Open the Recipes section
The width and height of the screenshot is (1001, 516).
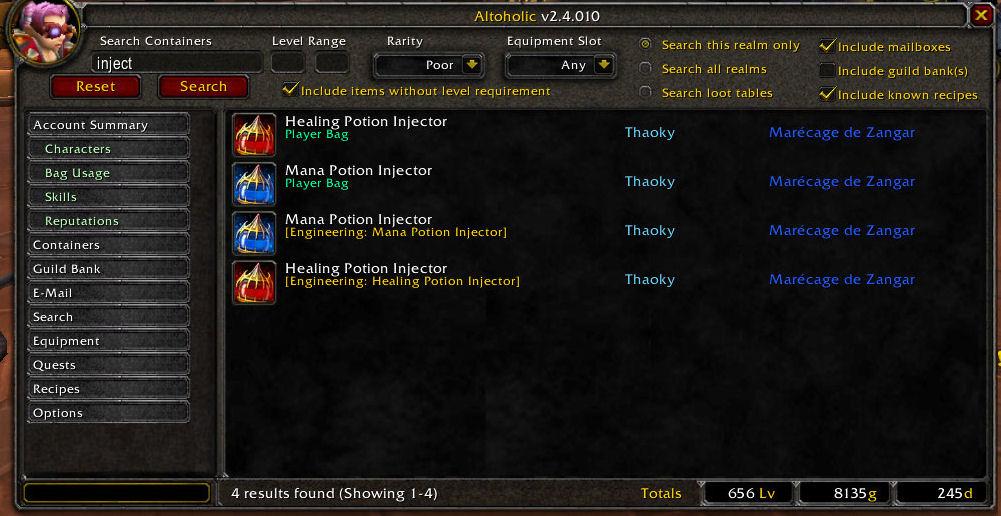(108, 389)
